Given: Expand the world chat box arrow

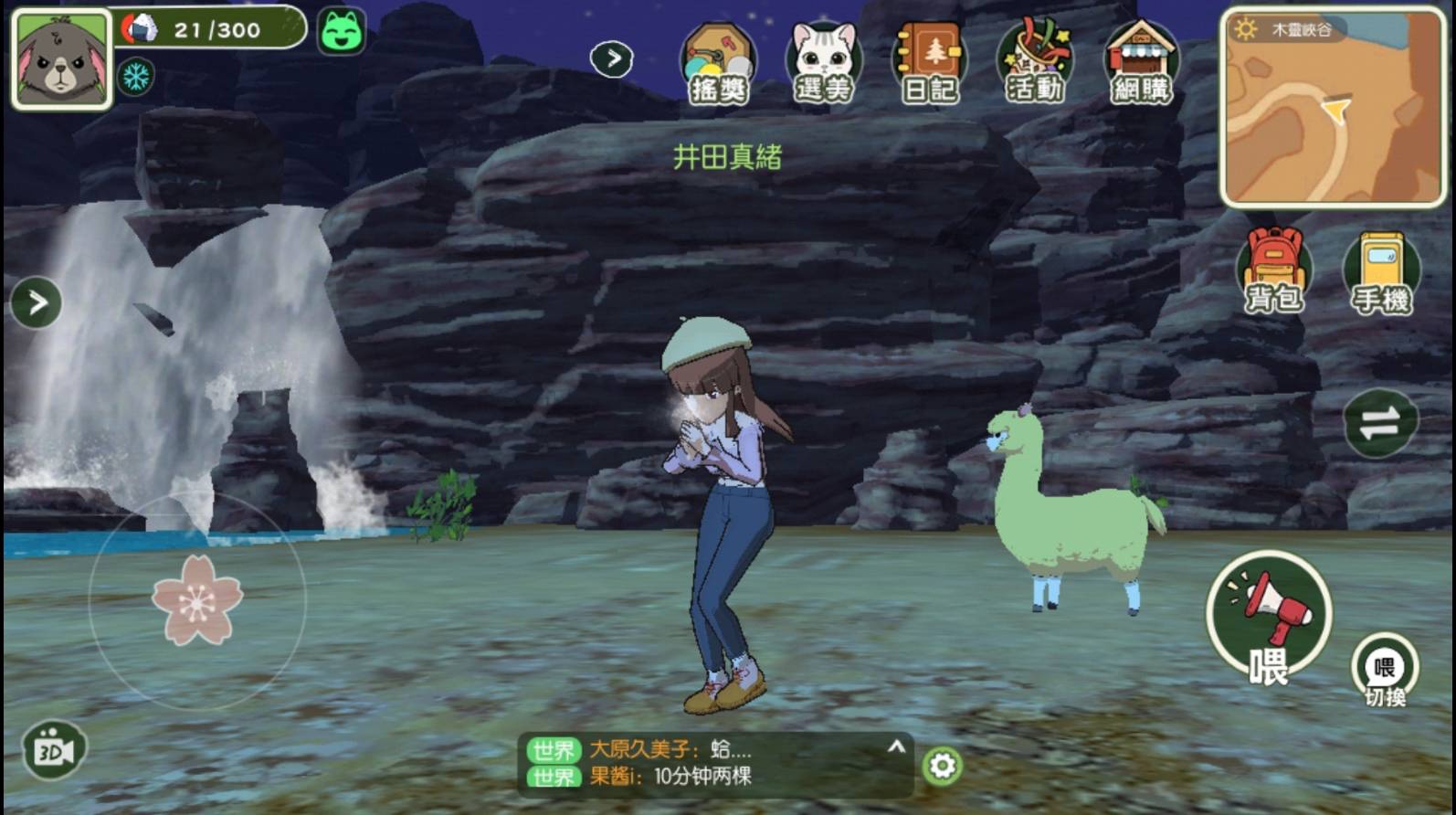Looking at the screenshot, I should (896, 747).
